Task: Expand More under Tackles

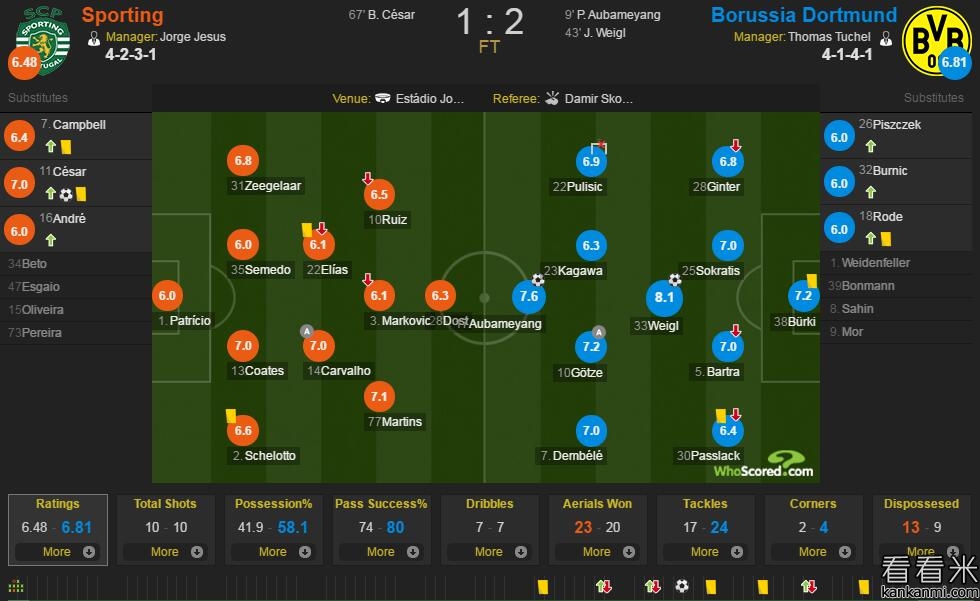Action: 705,551
